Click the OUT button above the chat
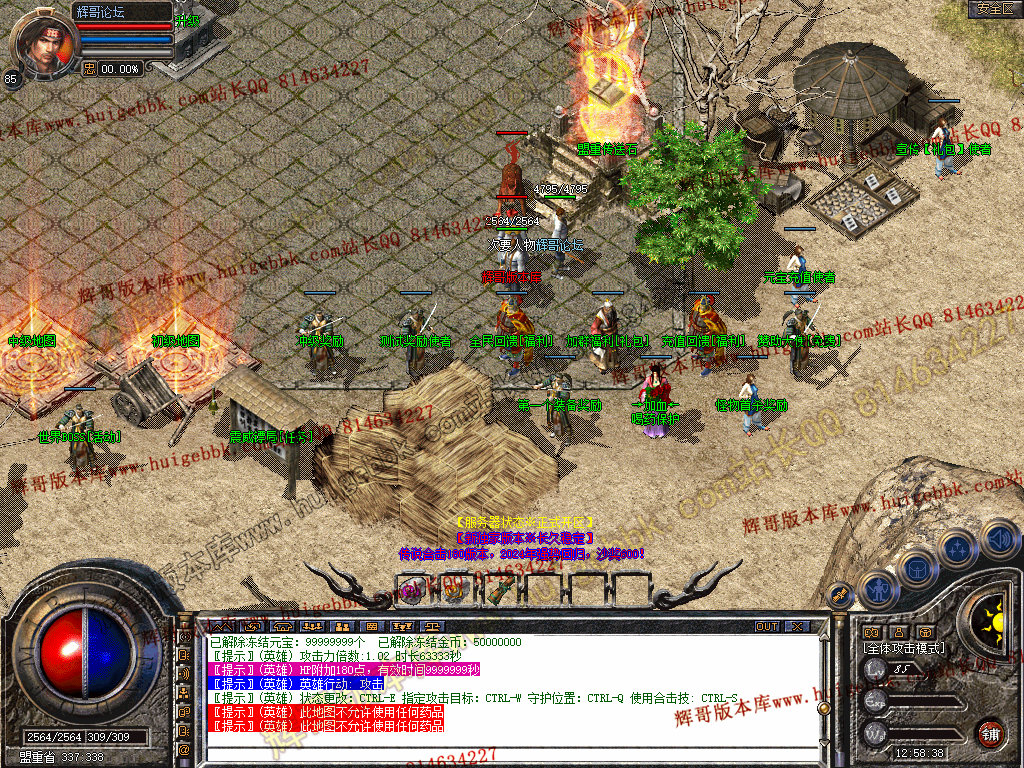1024x768 pixels. 766,626
